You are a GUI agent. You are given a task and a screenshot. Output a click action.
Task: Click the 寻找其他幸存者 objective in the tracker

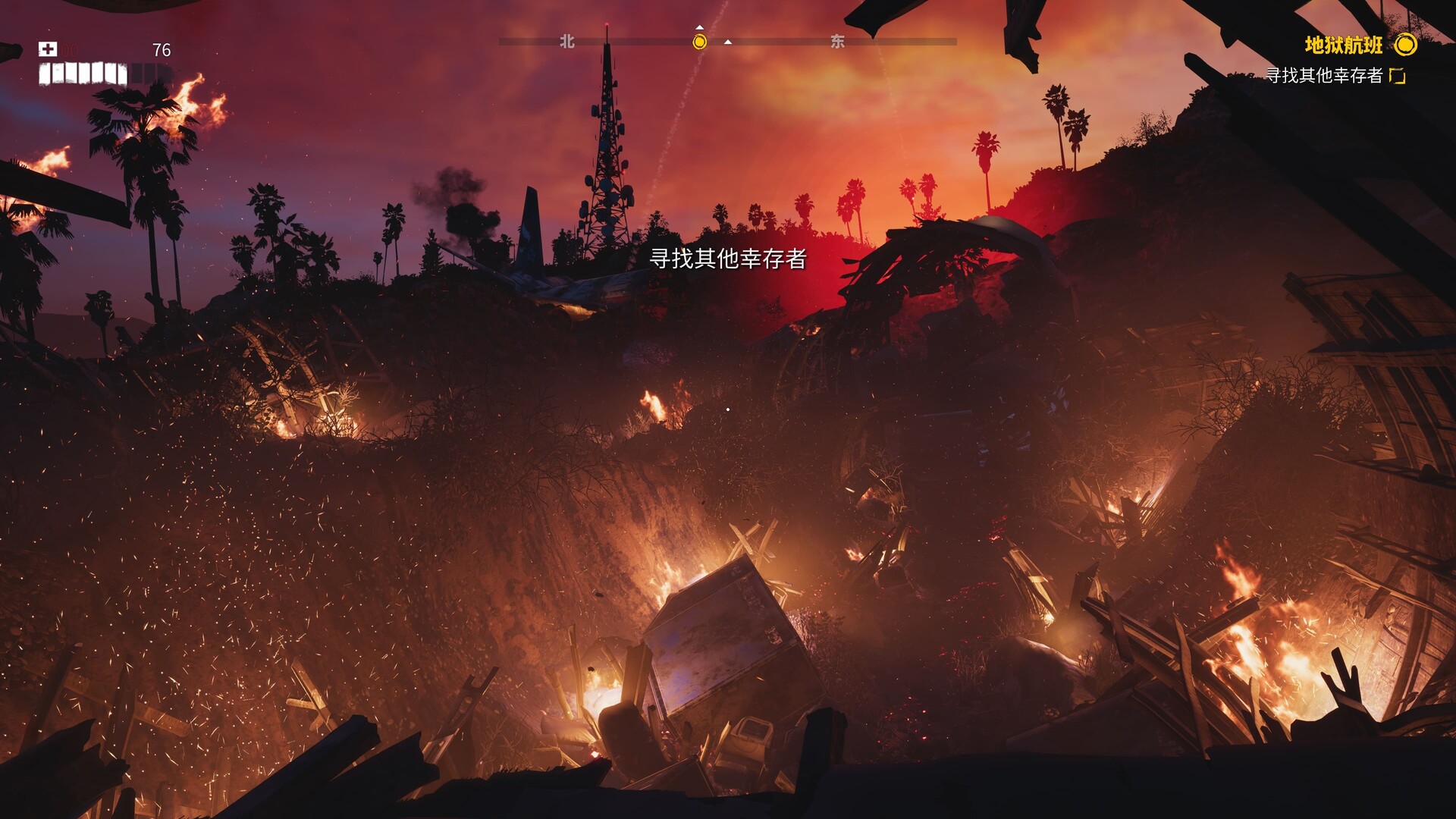click(x=1324, y=75)
